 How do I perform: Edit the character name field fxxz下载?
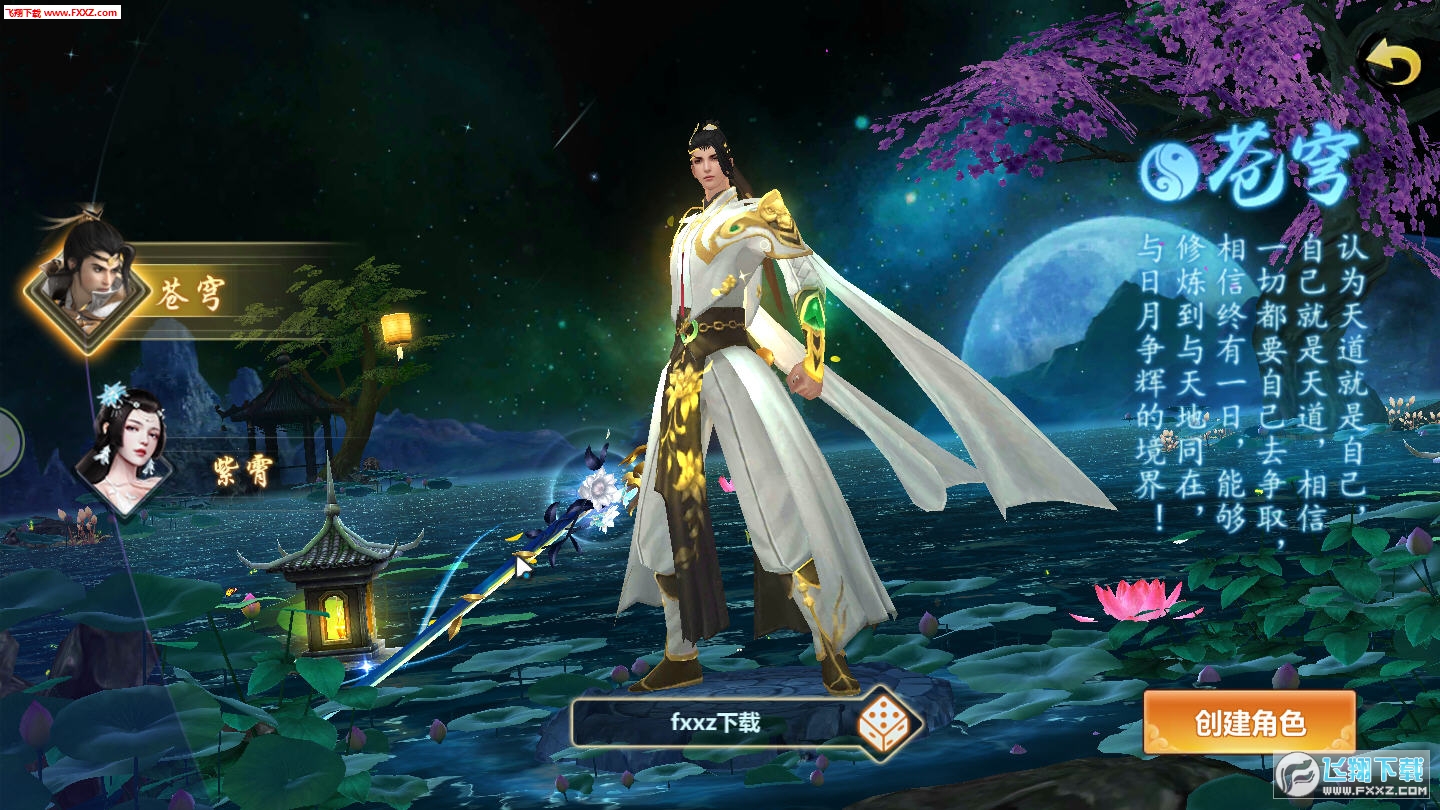[714, 723]
